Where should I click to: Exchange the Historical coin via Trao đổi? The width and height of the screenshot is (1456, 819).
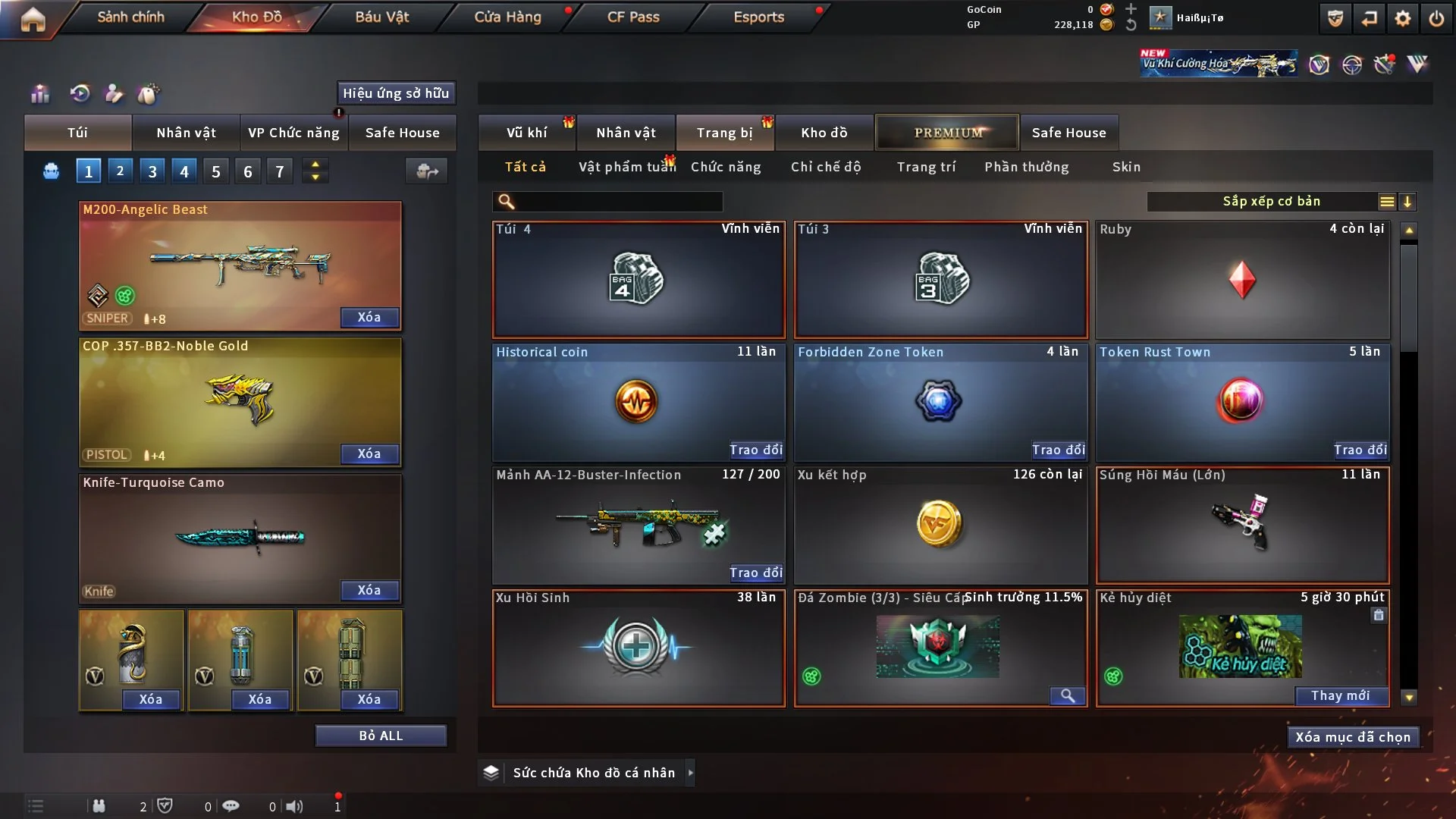point(755,450)
